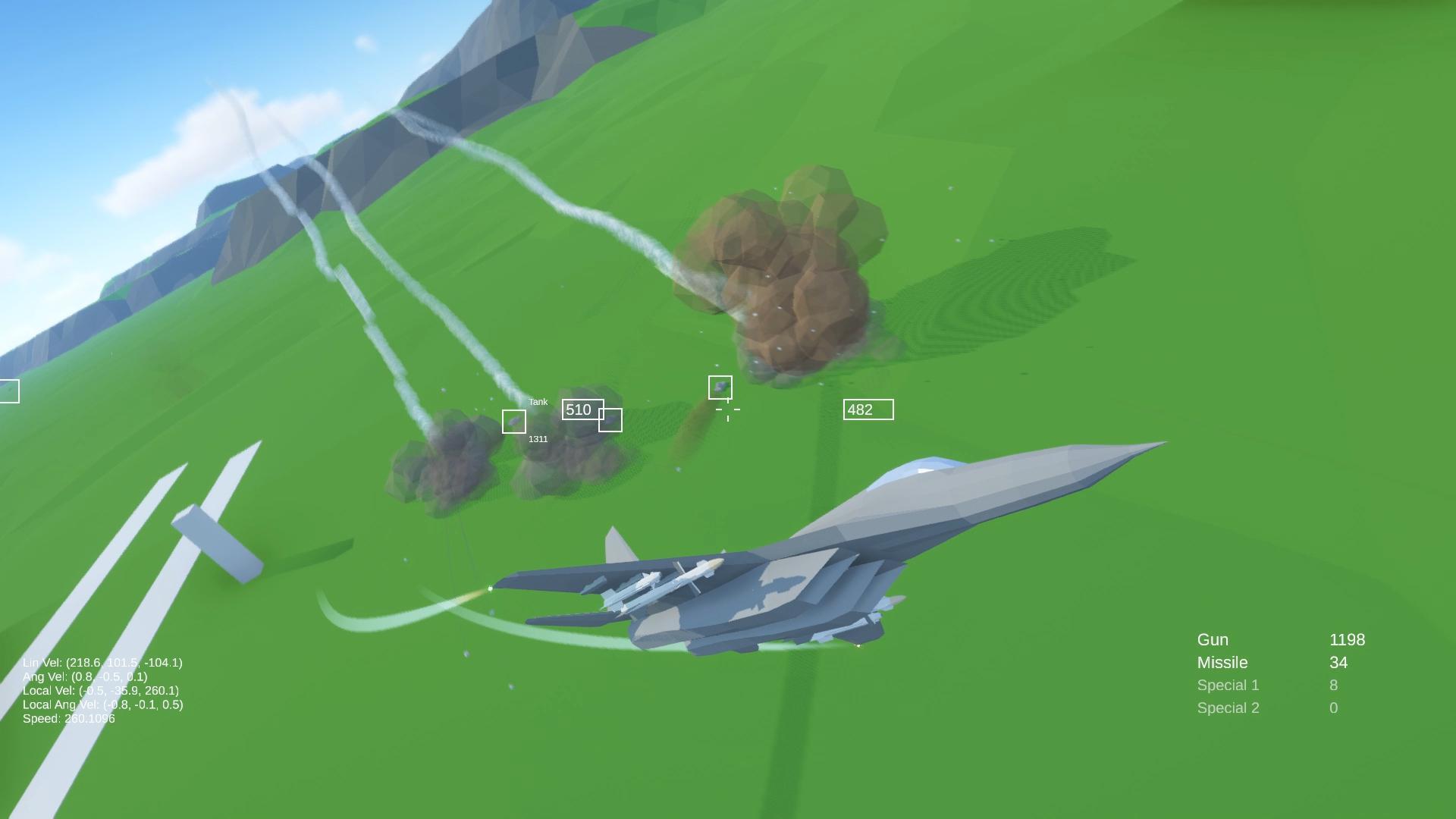
Task: Click the Gun ammo count 1198
Action: point(1347,639)
